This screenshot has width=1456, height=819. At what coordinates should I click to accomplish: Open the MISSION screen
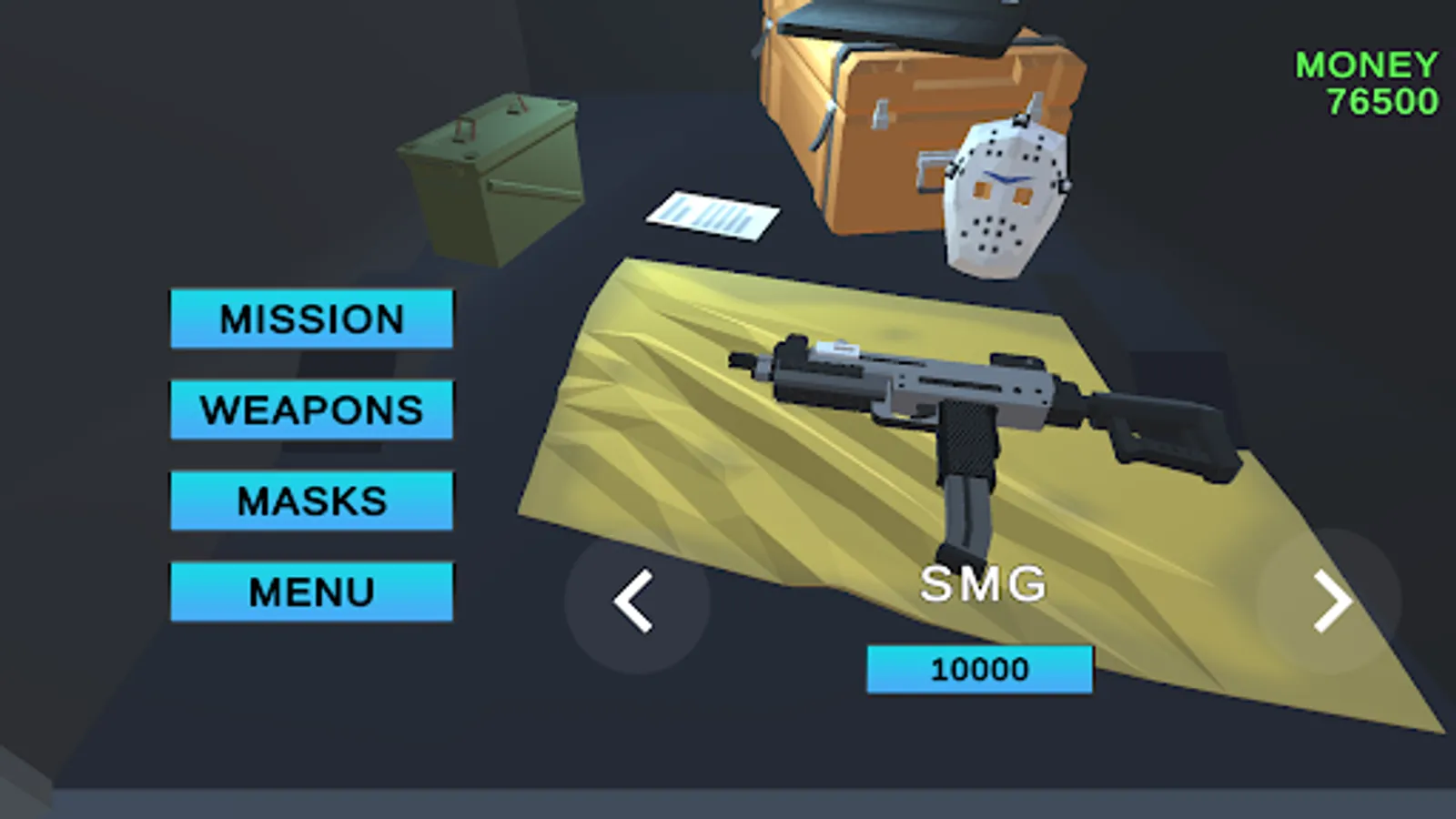coord(309,320)
